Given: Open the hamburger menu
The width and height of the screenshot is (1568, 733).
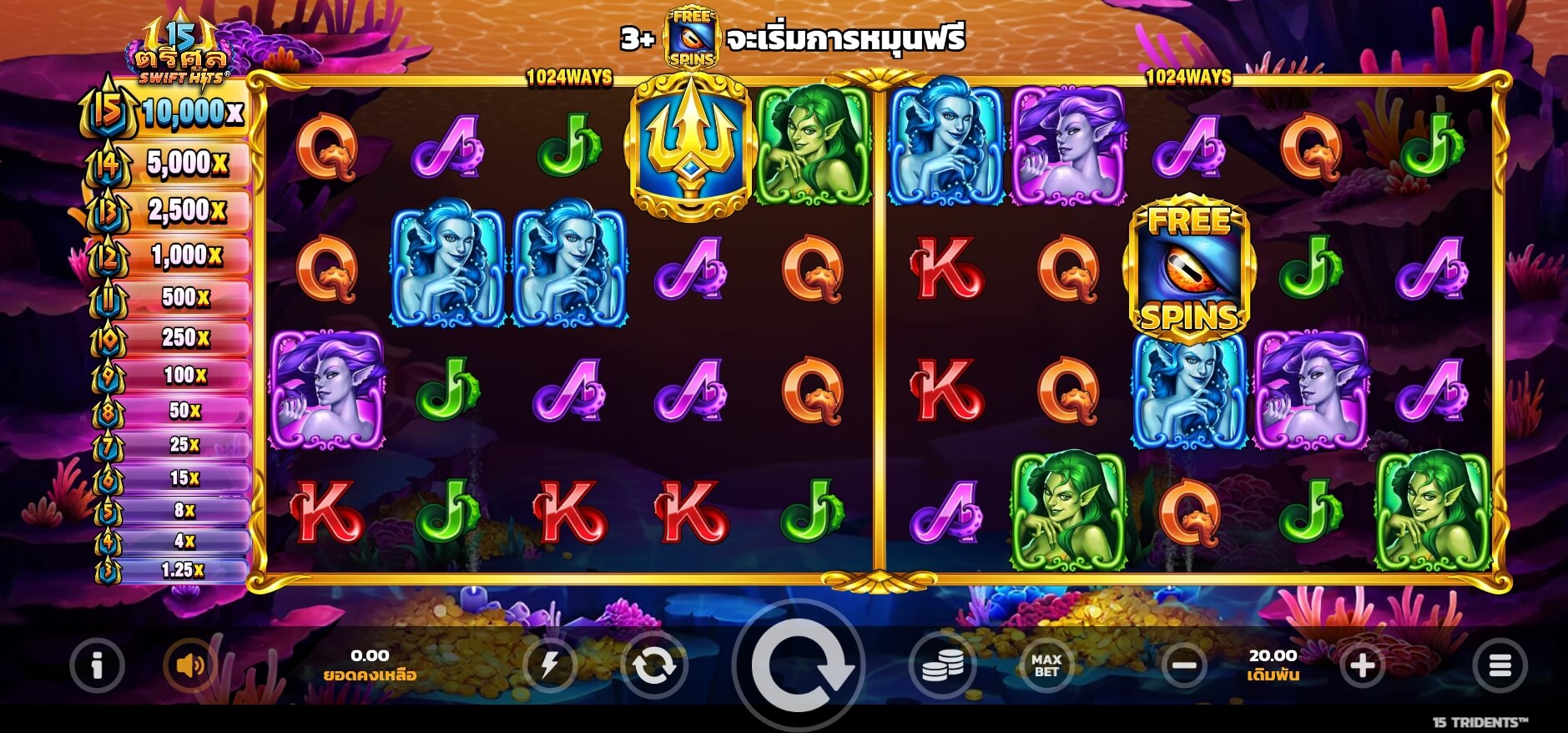Looking at the screenshot, I should coord(1500,665).
